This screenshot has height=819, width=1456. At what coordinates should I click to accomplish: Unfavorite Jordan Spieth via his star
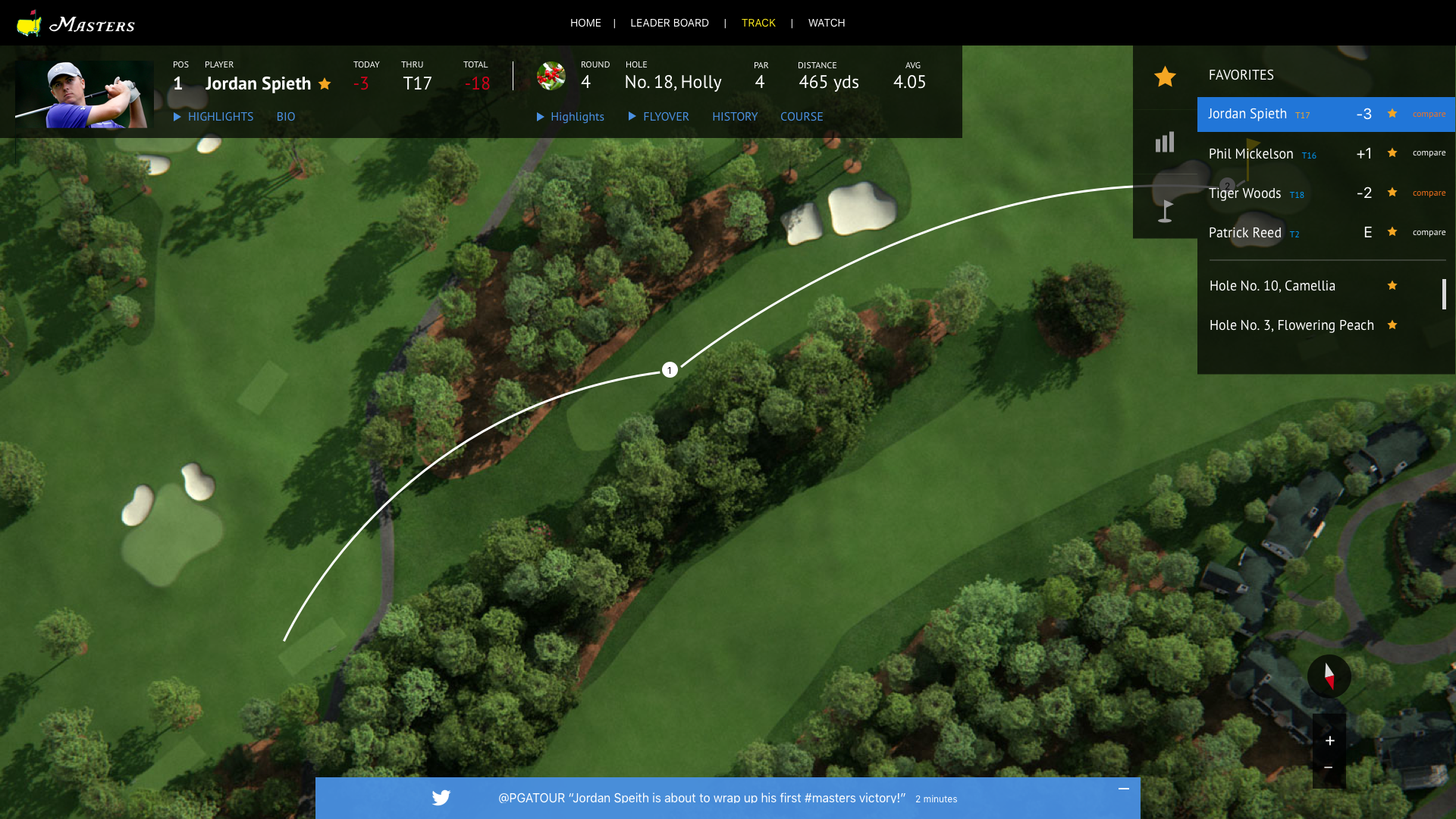1392,113
